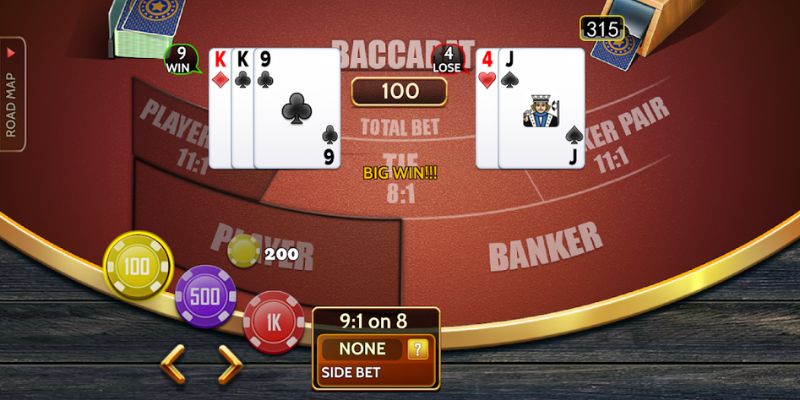Pick the red 1K chip

coord(273,323)
